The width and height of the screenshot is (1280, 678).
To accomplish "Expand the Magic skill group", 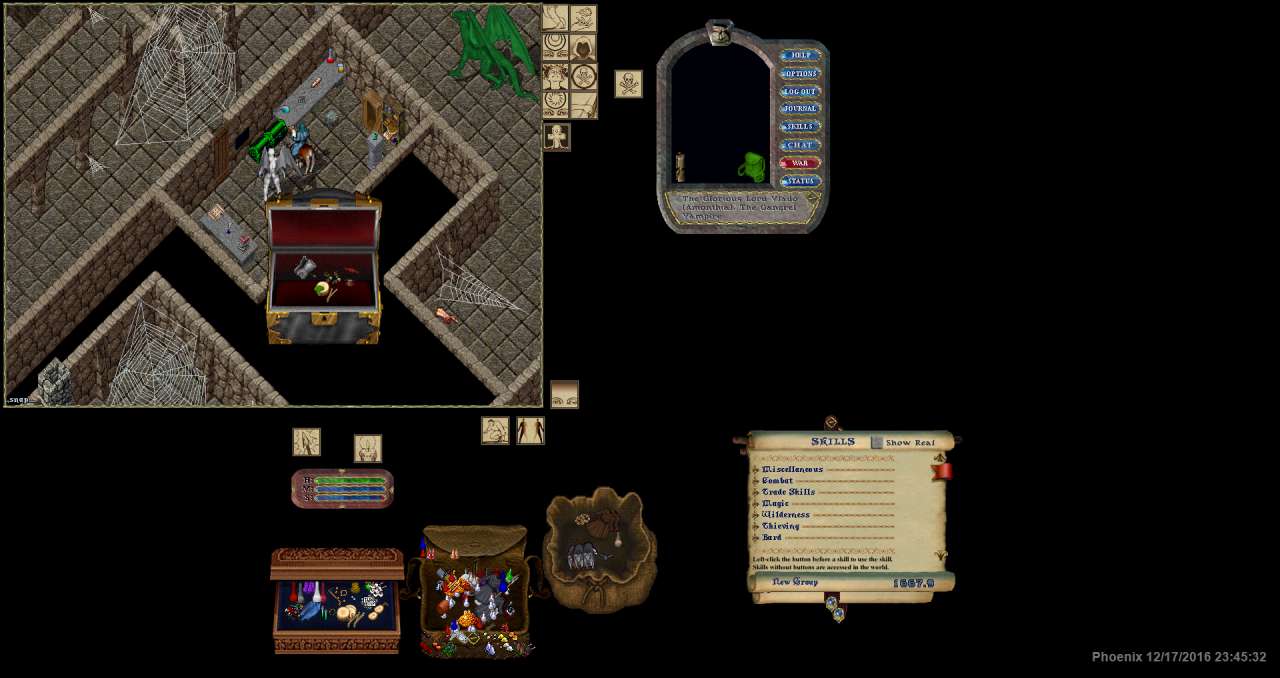I will tap(756, 504).
